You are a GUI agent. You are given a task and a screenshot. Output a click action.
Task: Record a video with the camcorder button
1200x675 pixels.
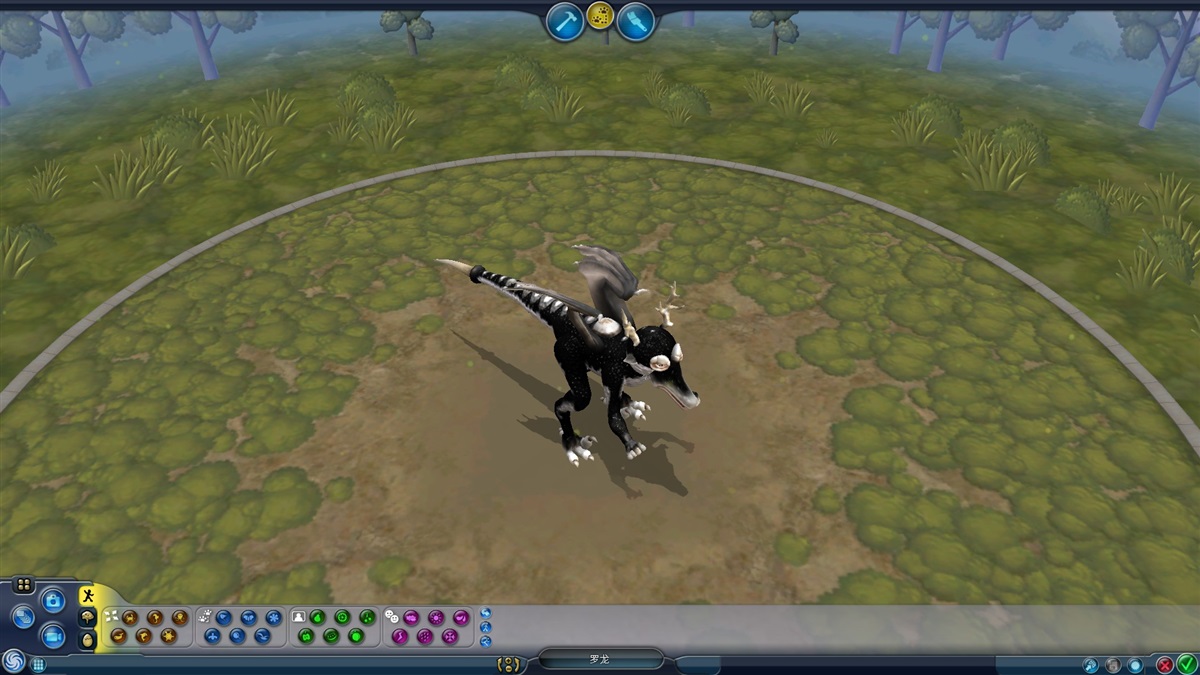point(53,635)
